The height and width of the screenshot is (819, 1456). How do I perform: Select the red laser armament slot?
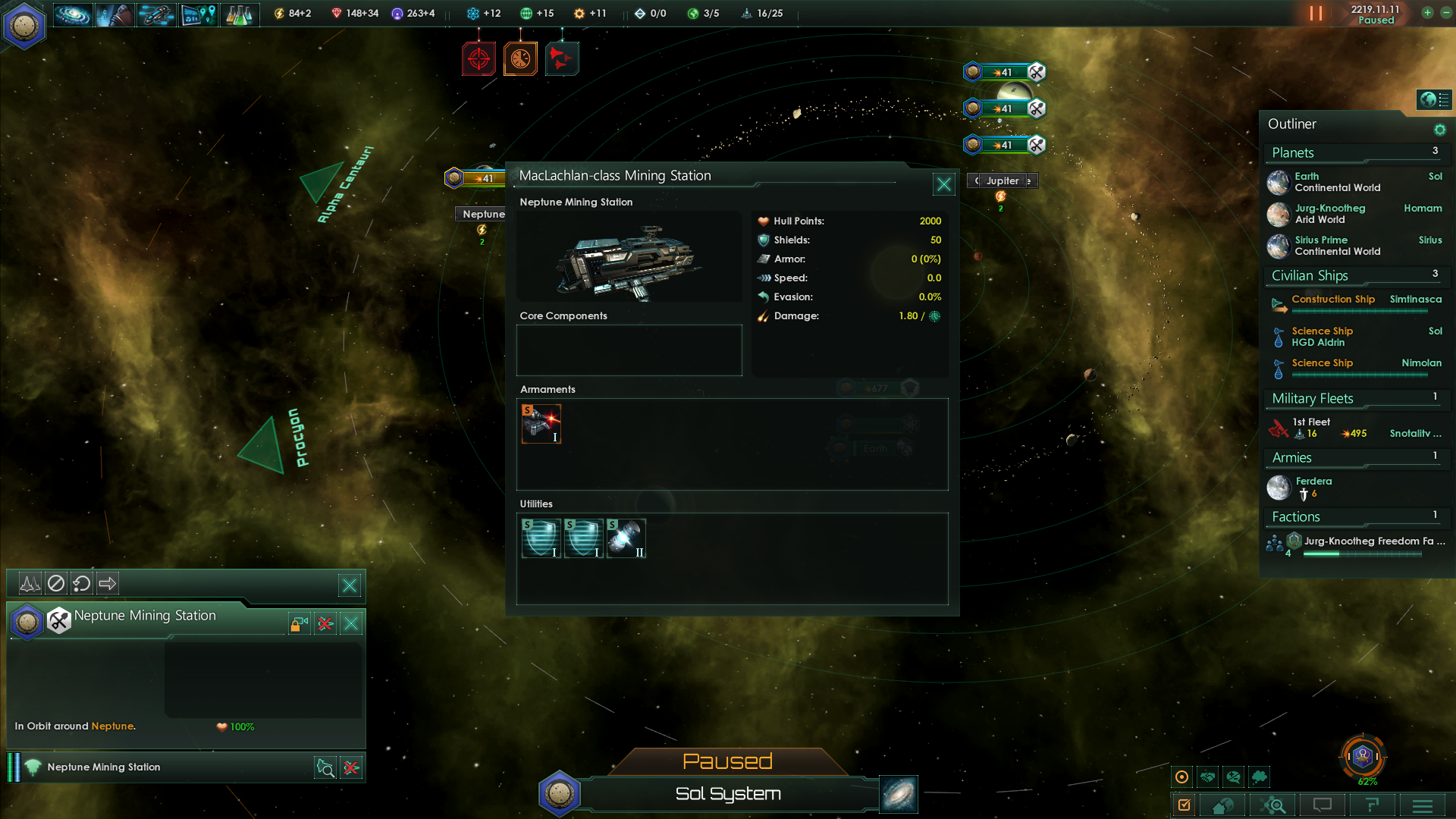coord(541,423)
